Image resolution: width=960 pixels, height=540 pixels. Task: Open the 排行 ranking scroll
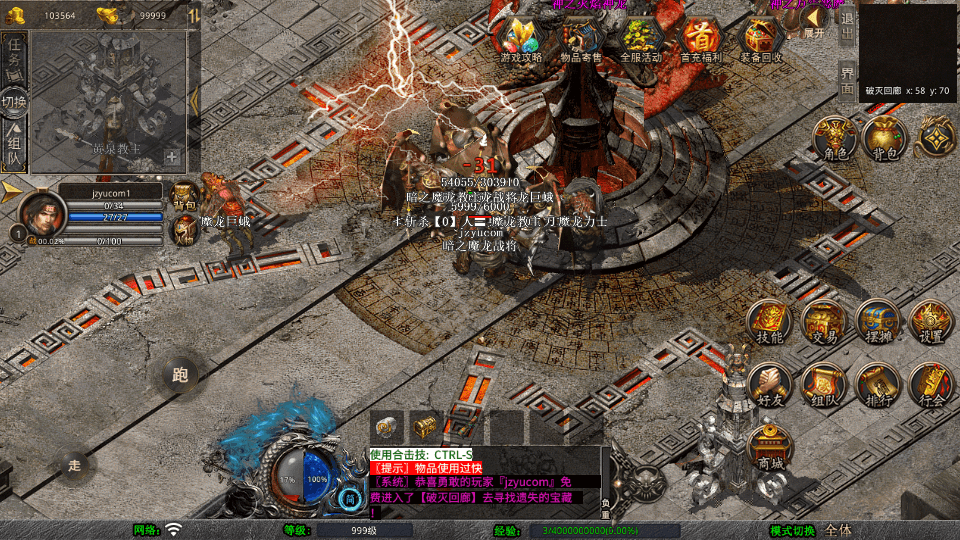pyautogui.click(x=877, y=384)
